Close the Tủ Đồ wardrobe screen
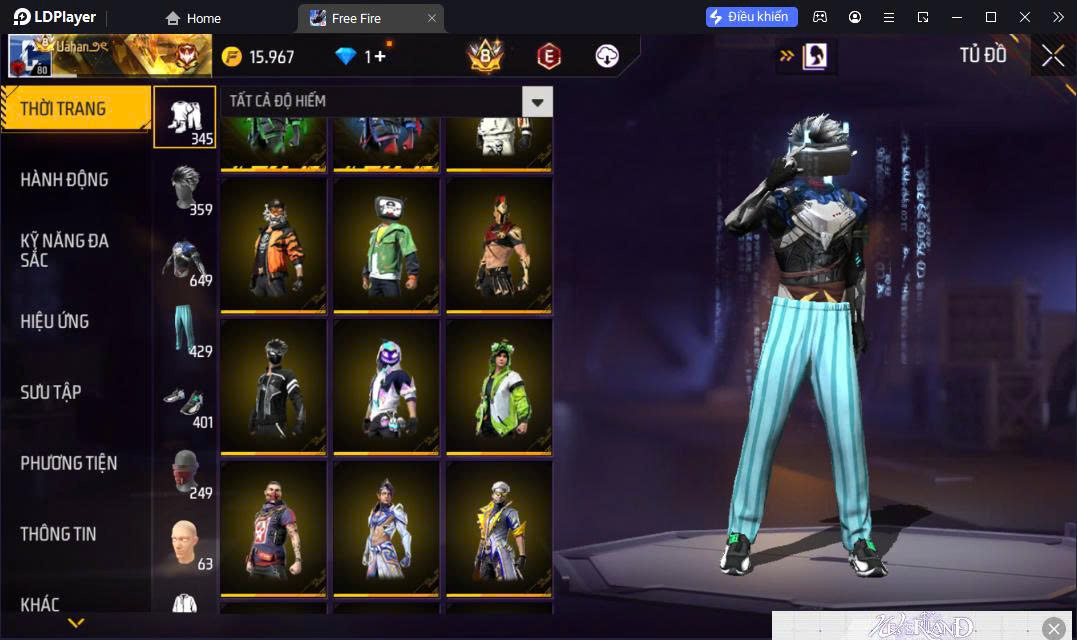Screen dimensions: 1077x640 1052,56
